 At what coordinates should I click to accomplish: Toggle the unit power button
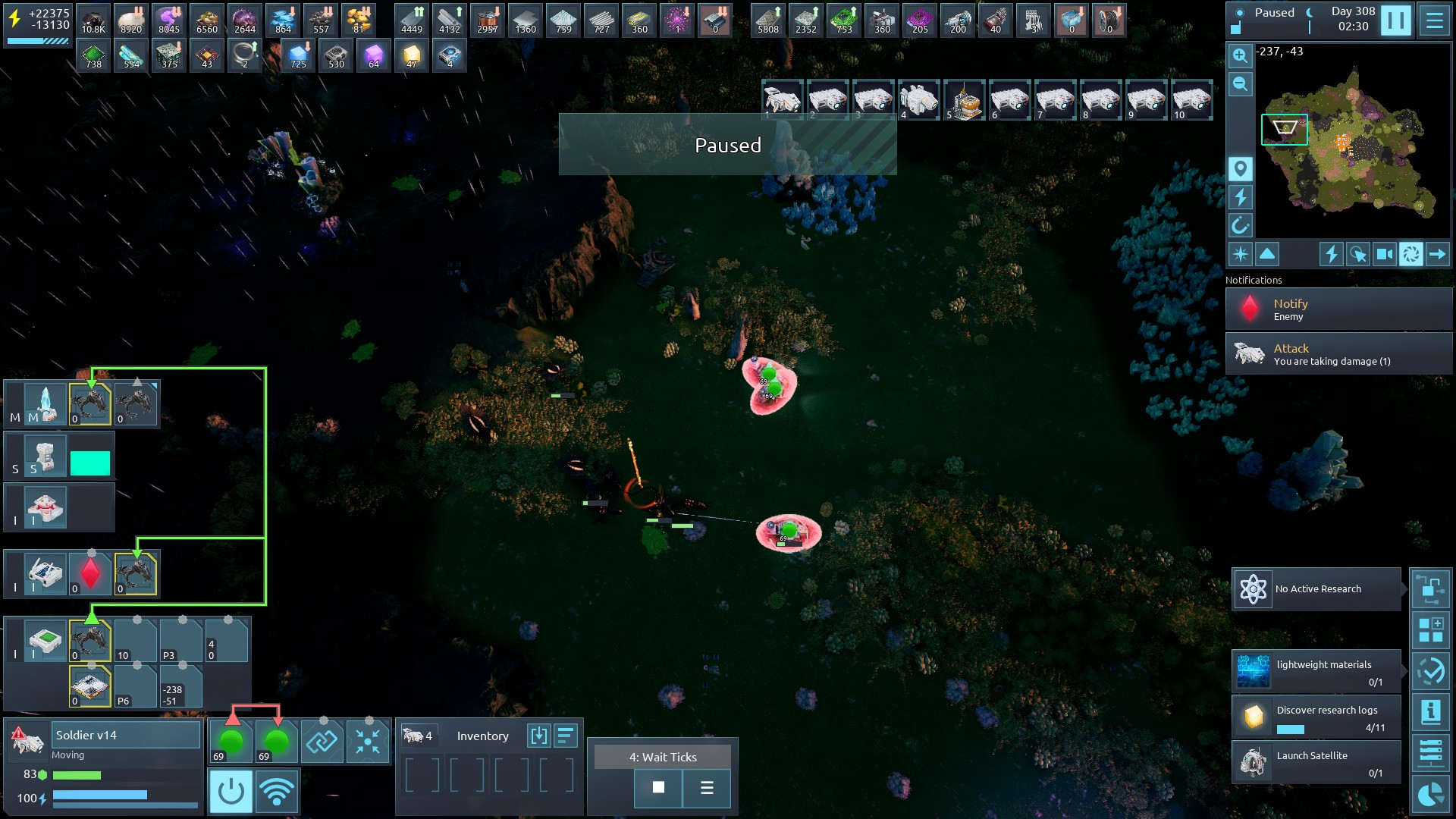(231, 791)
